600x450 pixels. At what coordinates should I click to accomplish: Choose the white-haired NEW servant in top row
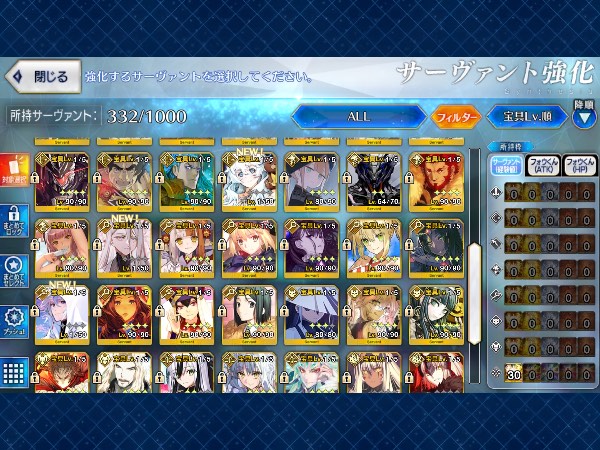245,178
